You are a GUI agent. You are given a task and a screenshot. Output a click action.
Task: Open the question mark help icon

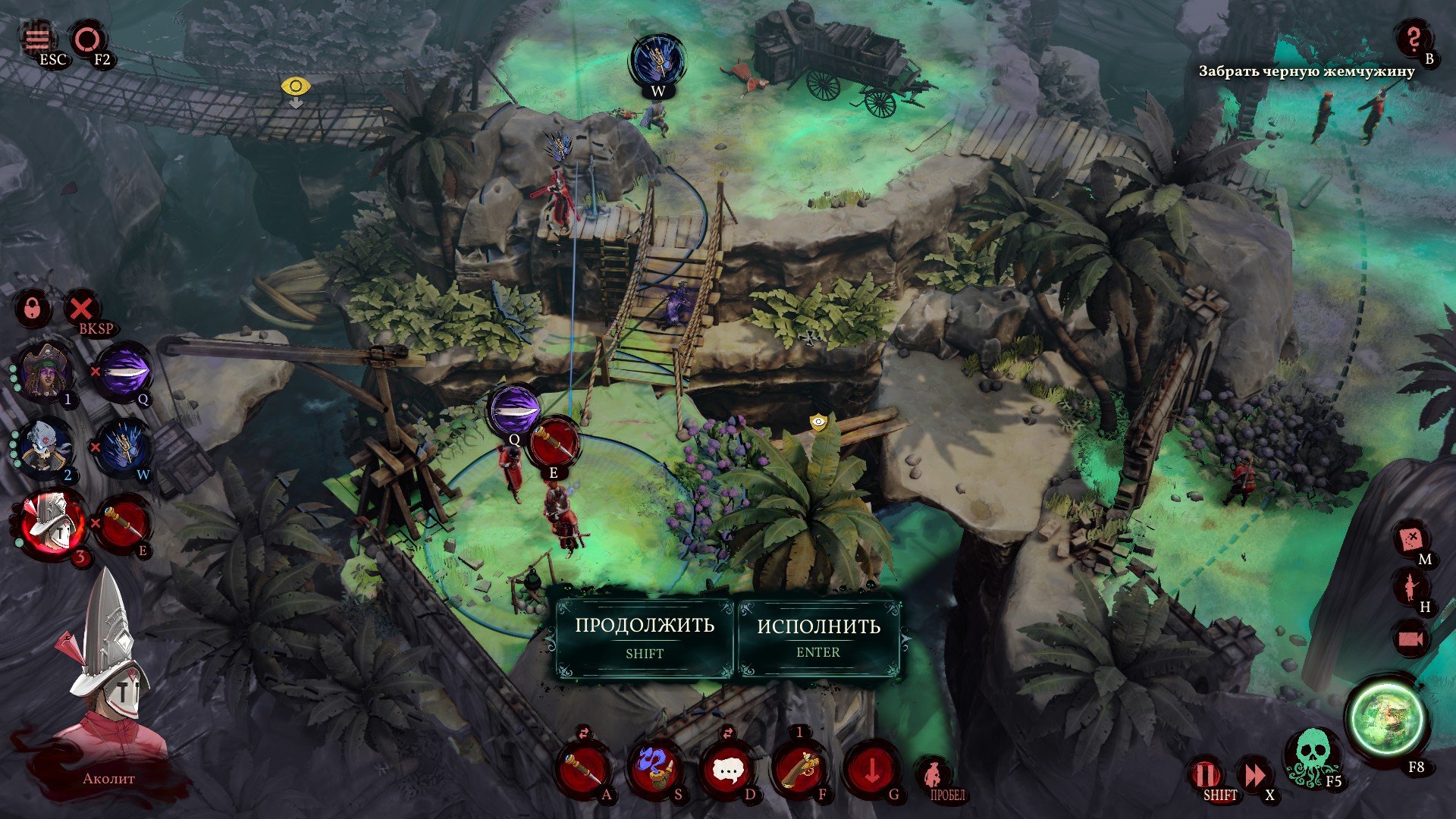[x=1413, y=39]
